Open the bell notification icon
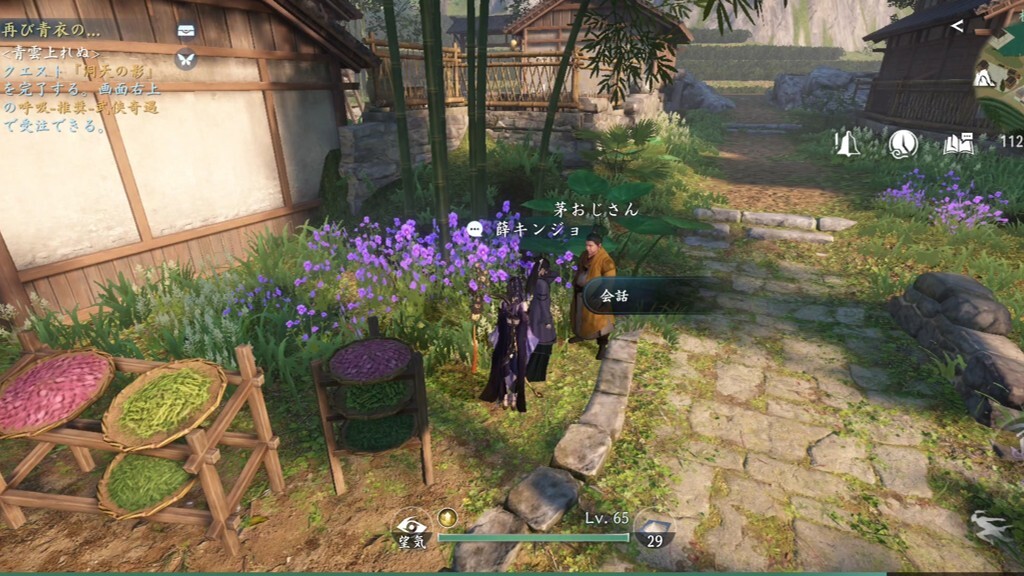The image size is (1024, 576). pyautogui.click(x=848, y=144)
